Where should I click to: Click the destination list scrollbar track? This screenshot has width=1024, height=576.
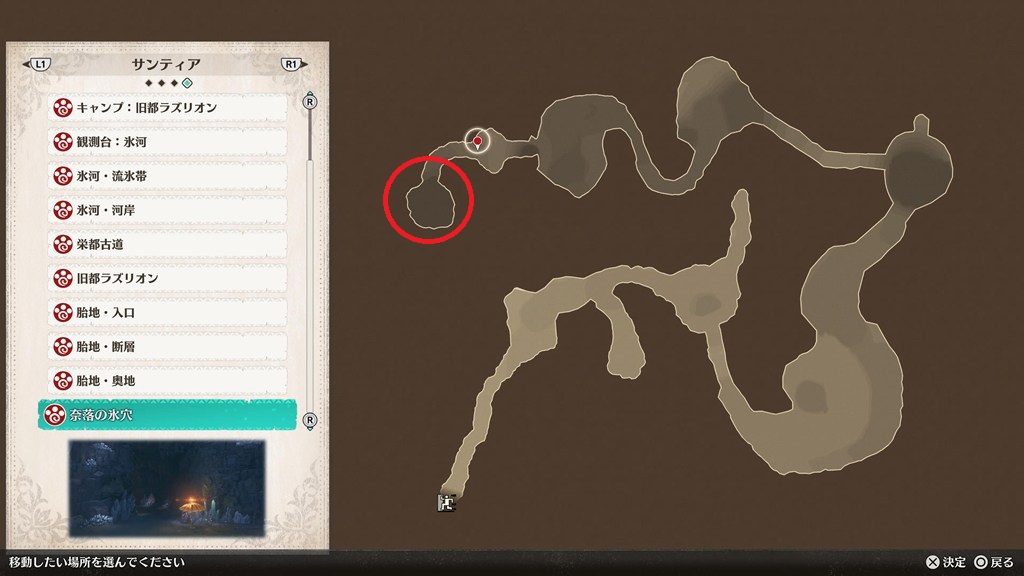click(x=310, y=260)
